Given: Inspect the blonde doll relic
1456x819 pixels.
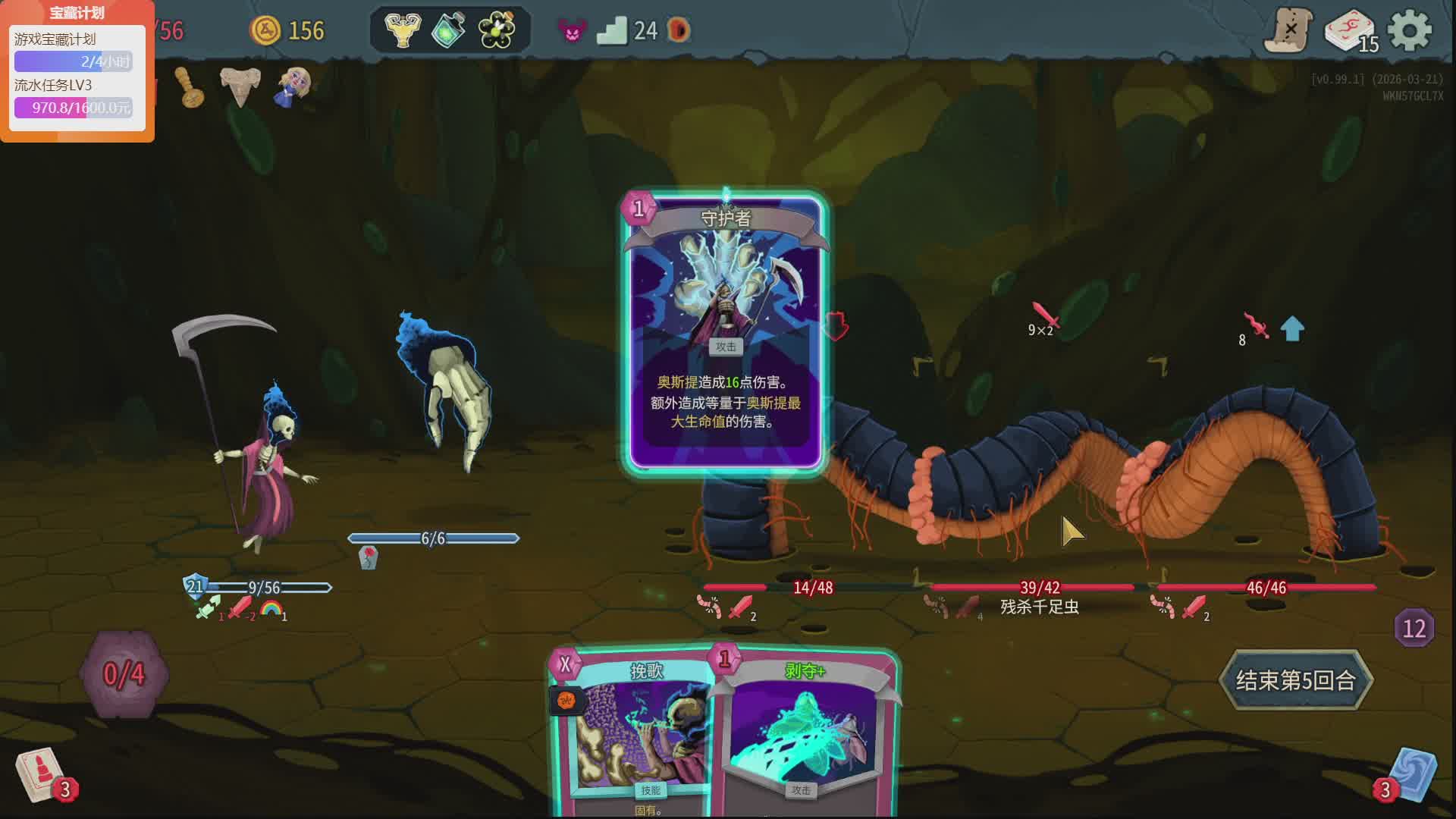Looking at the screenshot, I should (293, 86).
